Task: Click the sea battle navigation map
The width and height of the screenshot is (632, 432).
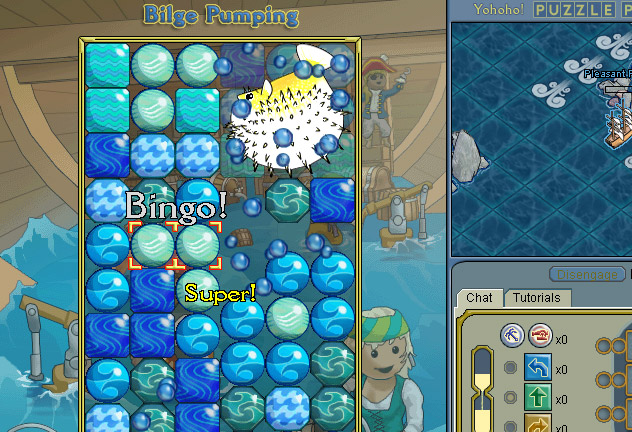Action: pos(540,140)
